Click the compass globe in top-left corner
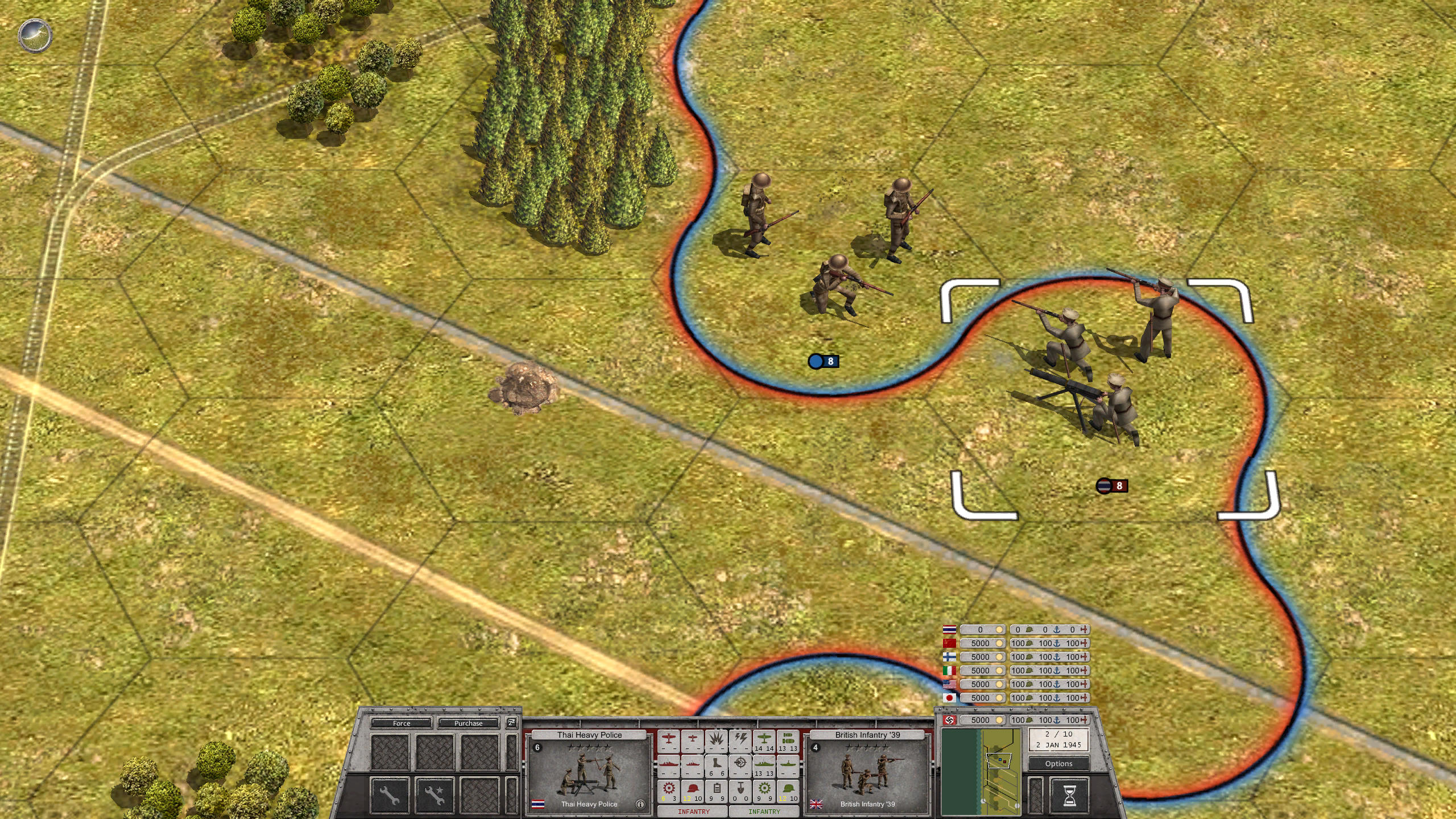Image resolution: width=1456 pixels, height=819 pixels. tap(35, 35)
